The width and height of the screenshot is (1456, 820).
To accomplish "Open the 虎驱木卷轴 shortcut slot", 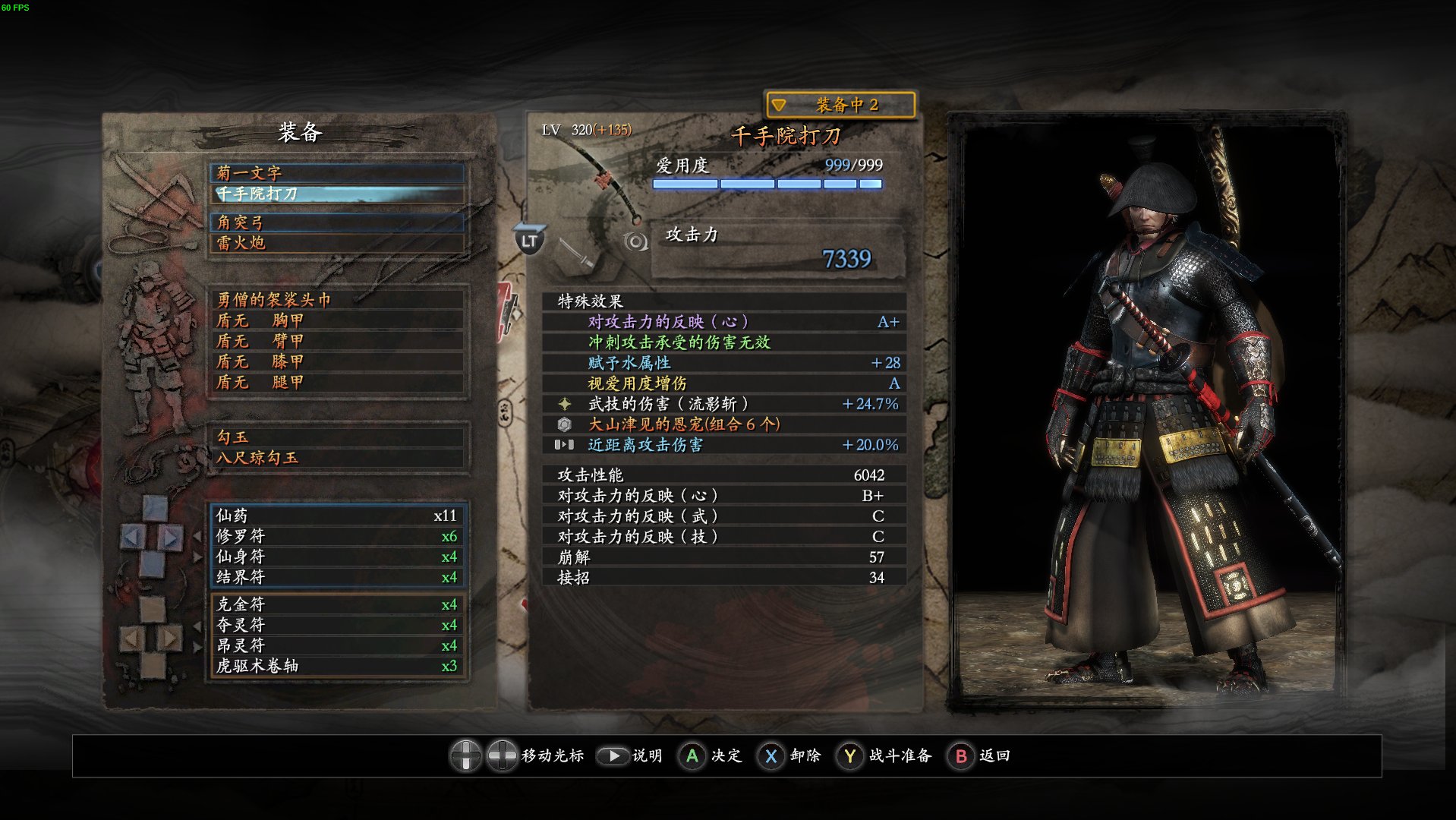I will [336, 666].
